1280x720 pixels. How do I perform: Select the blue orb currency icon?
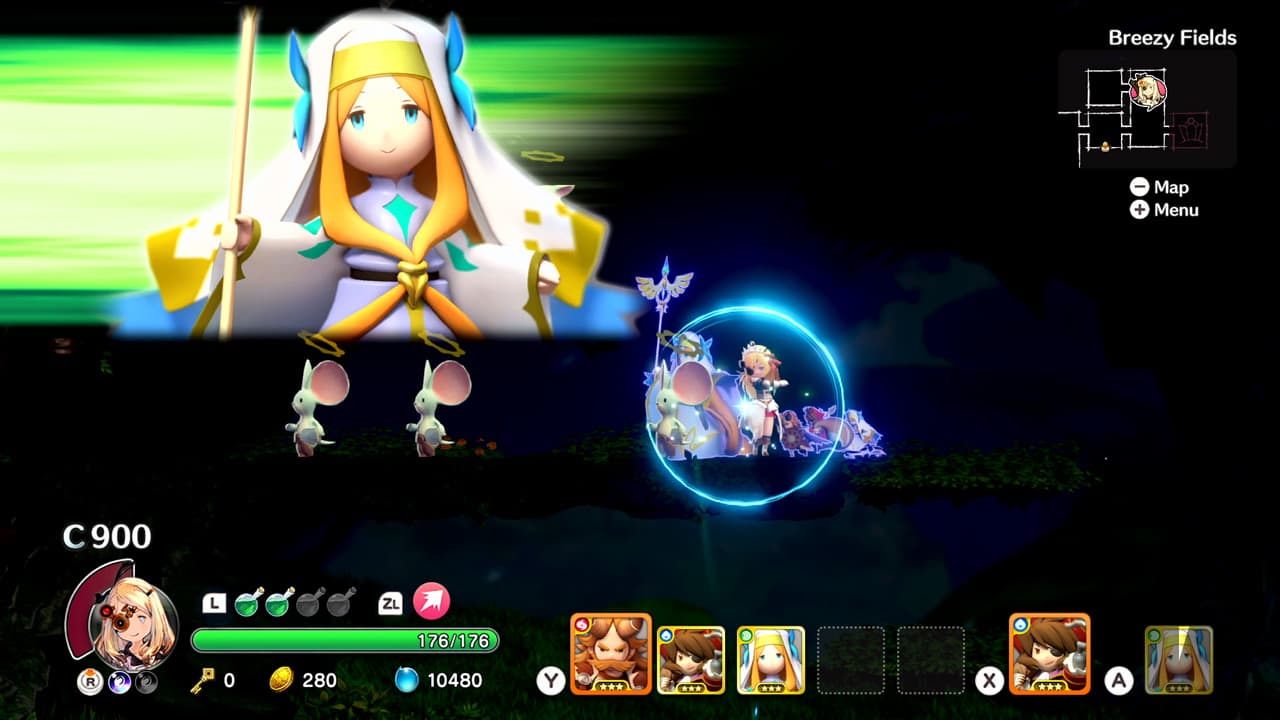[x=407, y=680]
